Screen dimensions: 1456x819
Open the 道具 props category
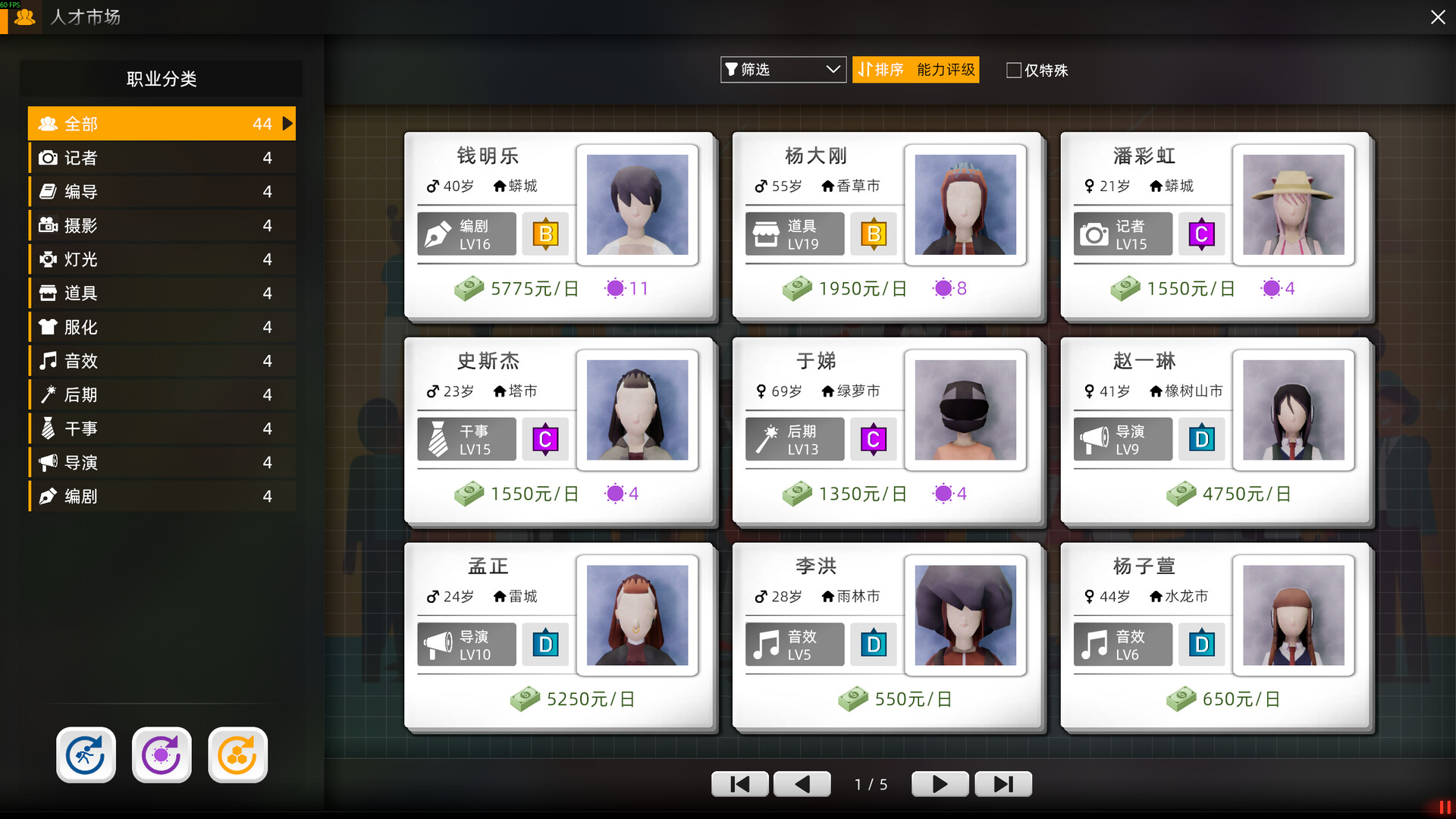(47, 293)
